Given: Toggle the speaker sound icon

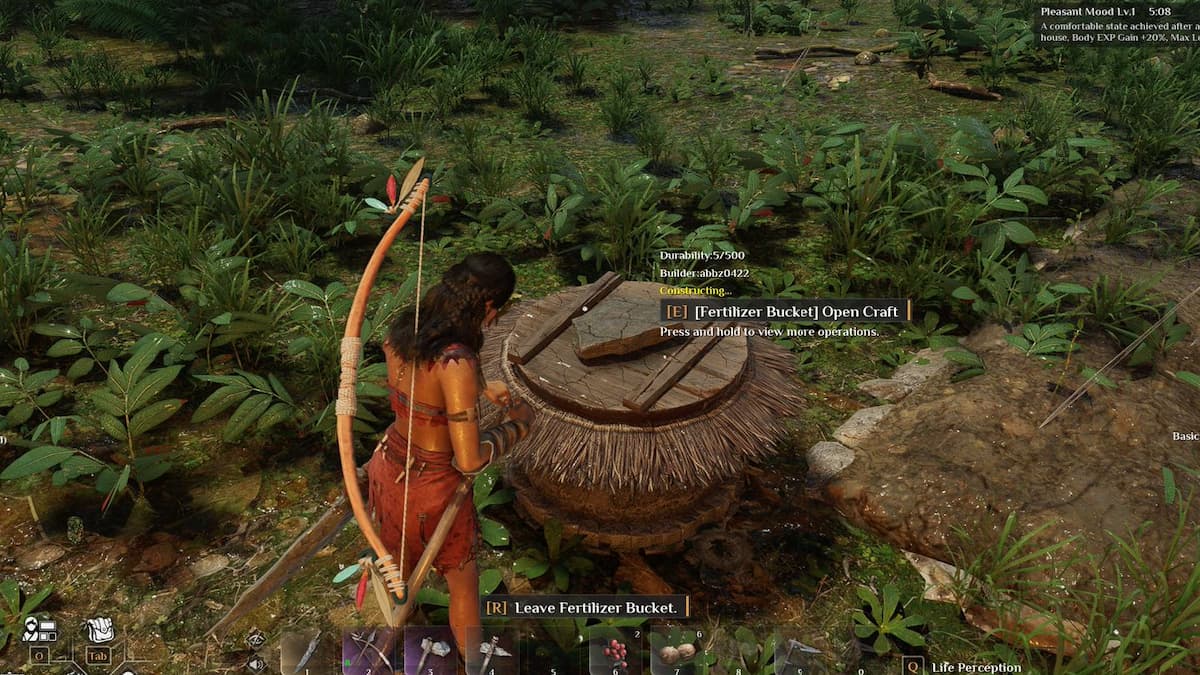Looking at the screenshot, I should [x=256, y=663].
